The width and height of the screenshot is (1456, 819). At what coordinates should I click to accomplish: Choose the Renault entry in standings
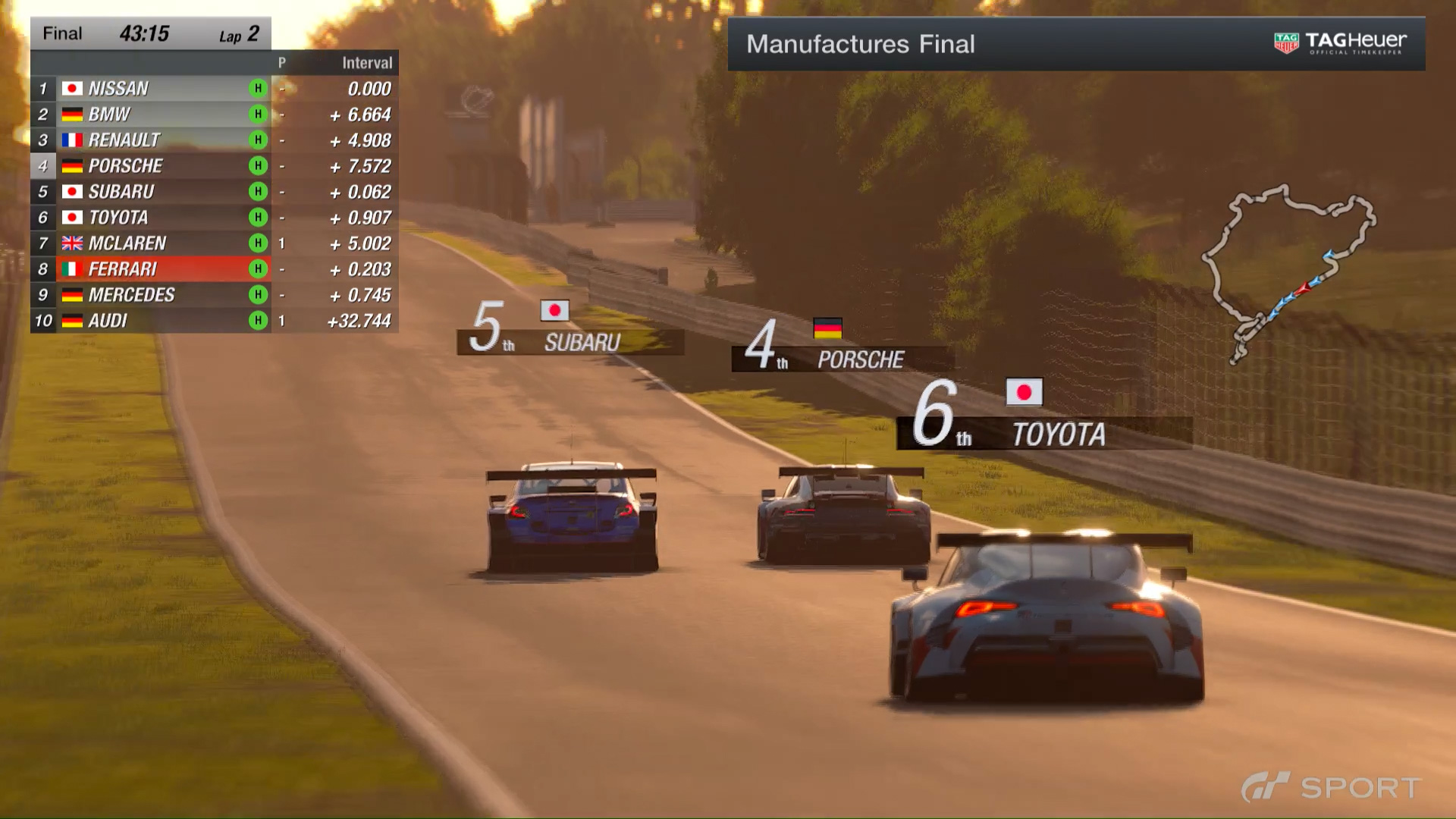pyautogui.click(x=212, y=140)
